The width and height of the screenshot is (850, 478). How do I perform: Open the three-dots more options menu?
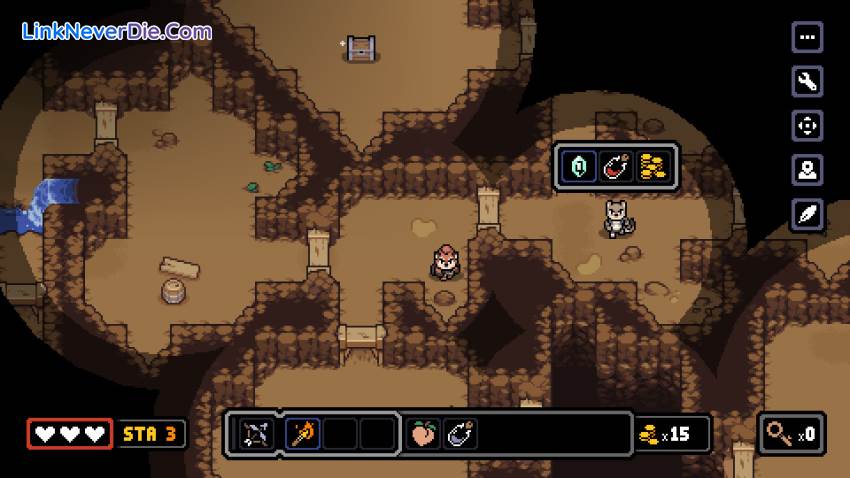click(807, 37)
